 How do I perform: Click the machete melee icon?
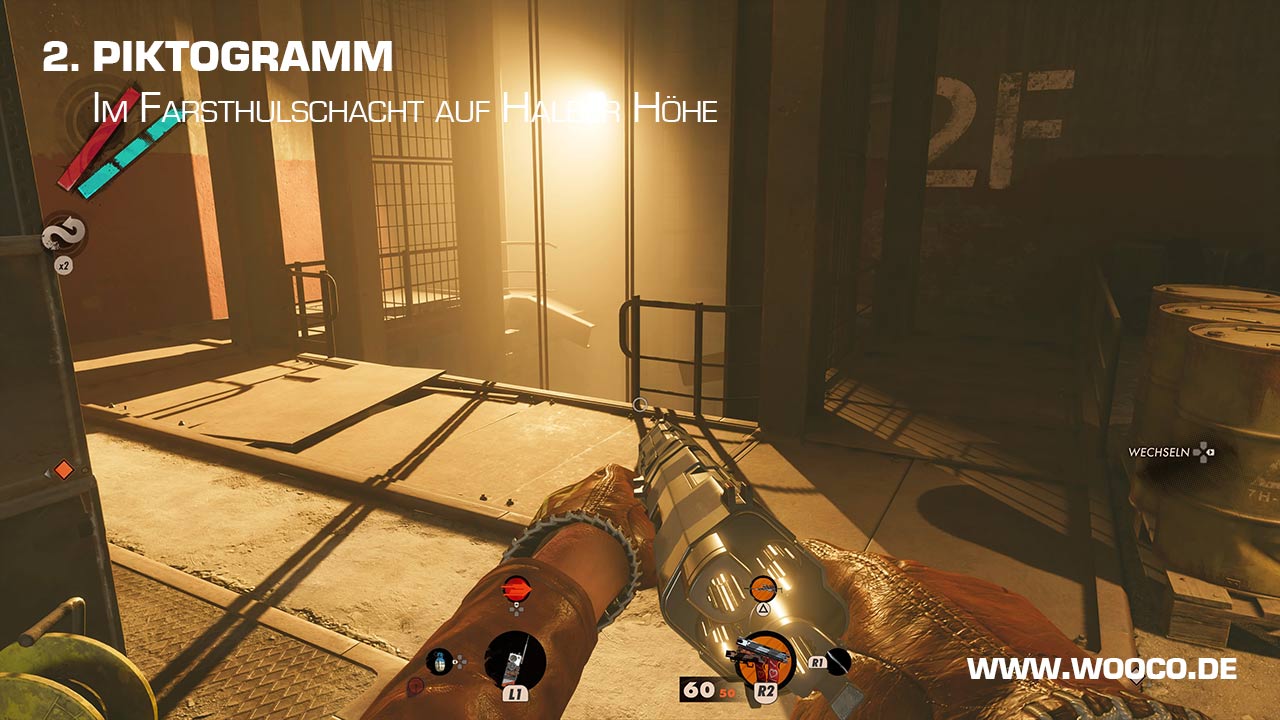(837, 662)
